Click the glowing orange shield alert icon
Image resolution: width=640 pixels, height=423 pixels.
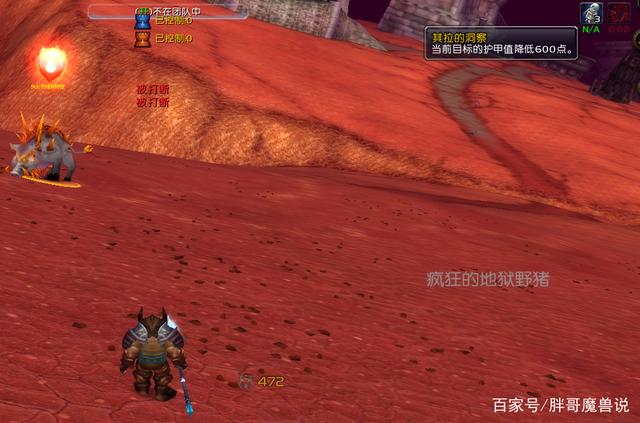[49, 64]
